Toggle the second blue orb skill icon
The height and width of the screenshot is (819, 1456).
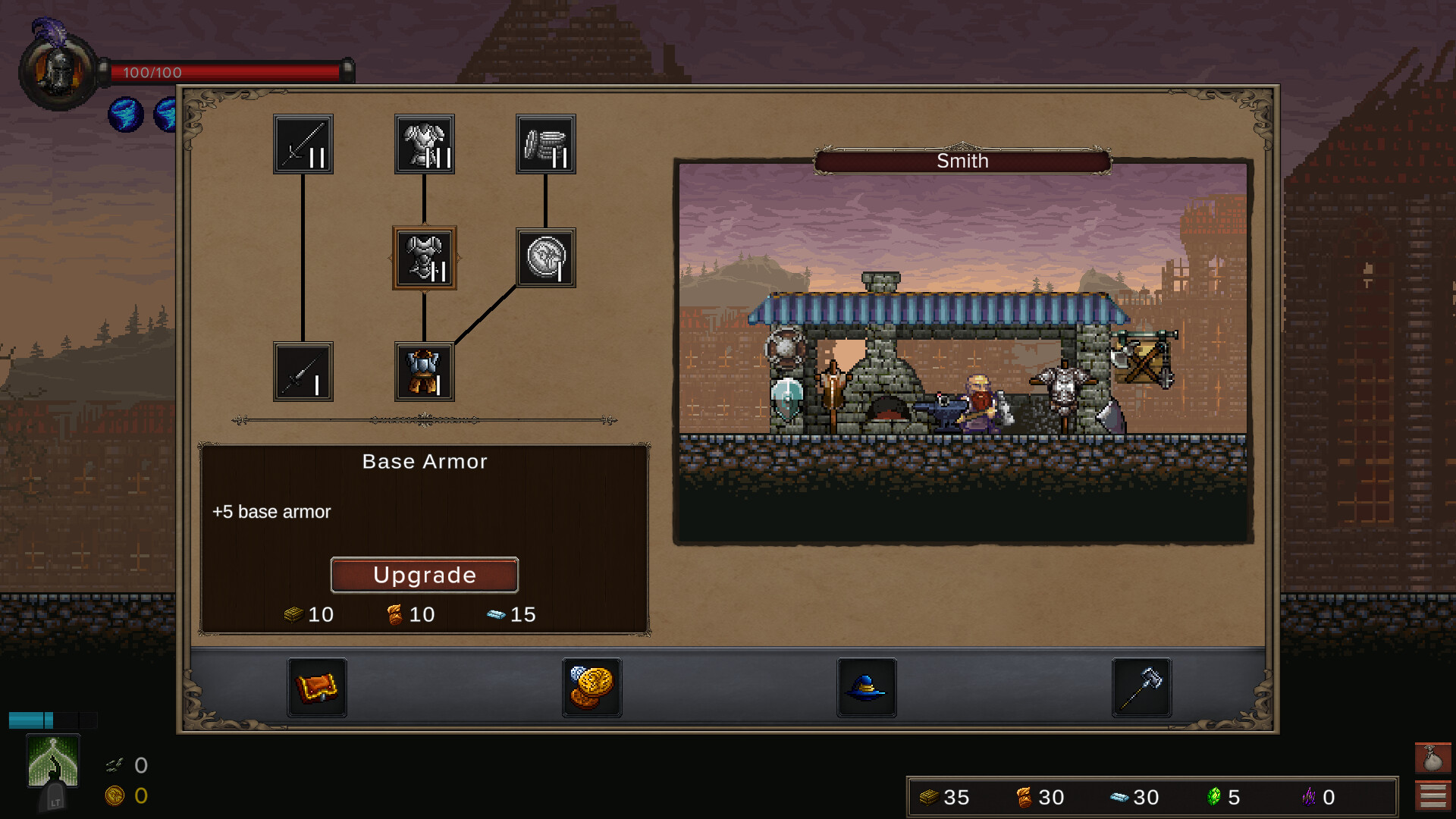coord(165,115)
